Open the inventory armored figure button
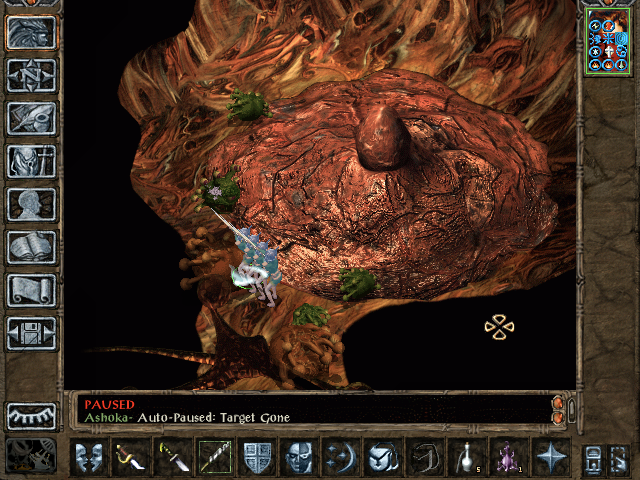Image resolution: width=640 pixels, height=480 pixels. (x=31, y=161)
